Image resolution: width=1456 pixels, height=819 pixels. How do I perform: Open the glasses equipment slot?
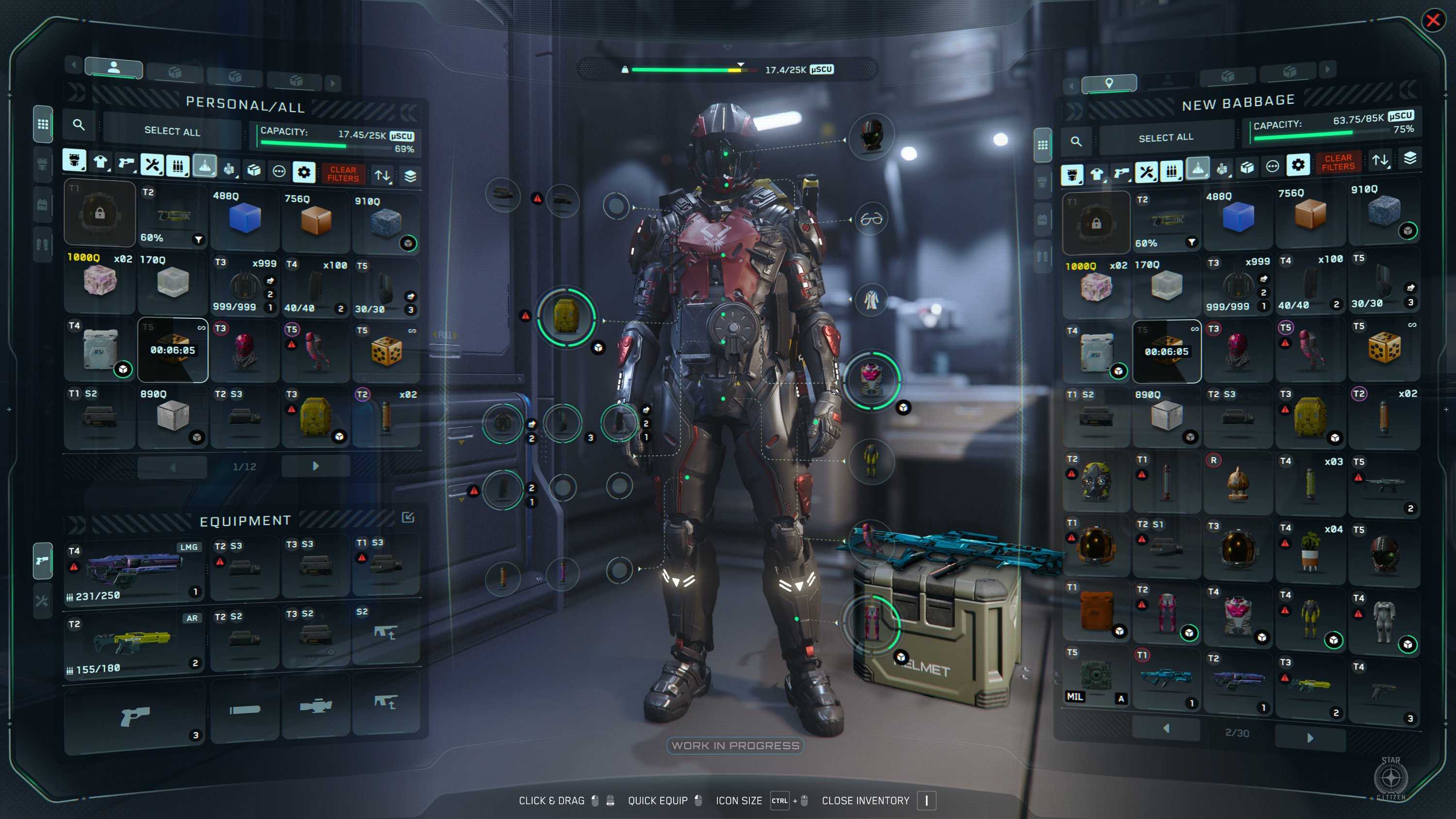pyautogui.click(x=871, y=219)
